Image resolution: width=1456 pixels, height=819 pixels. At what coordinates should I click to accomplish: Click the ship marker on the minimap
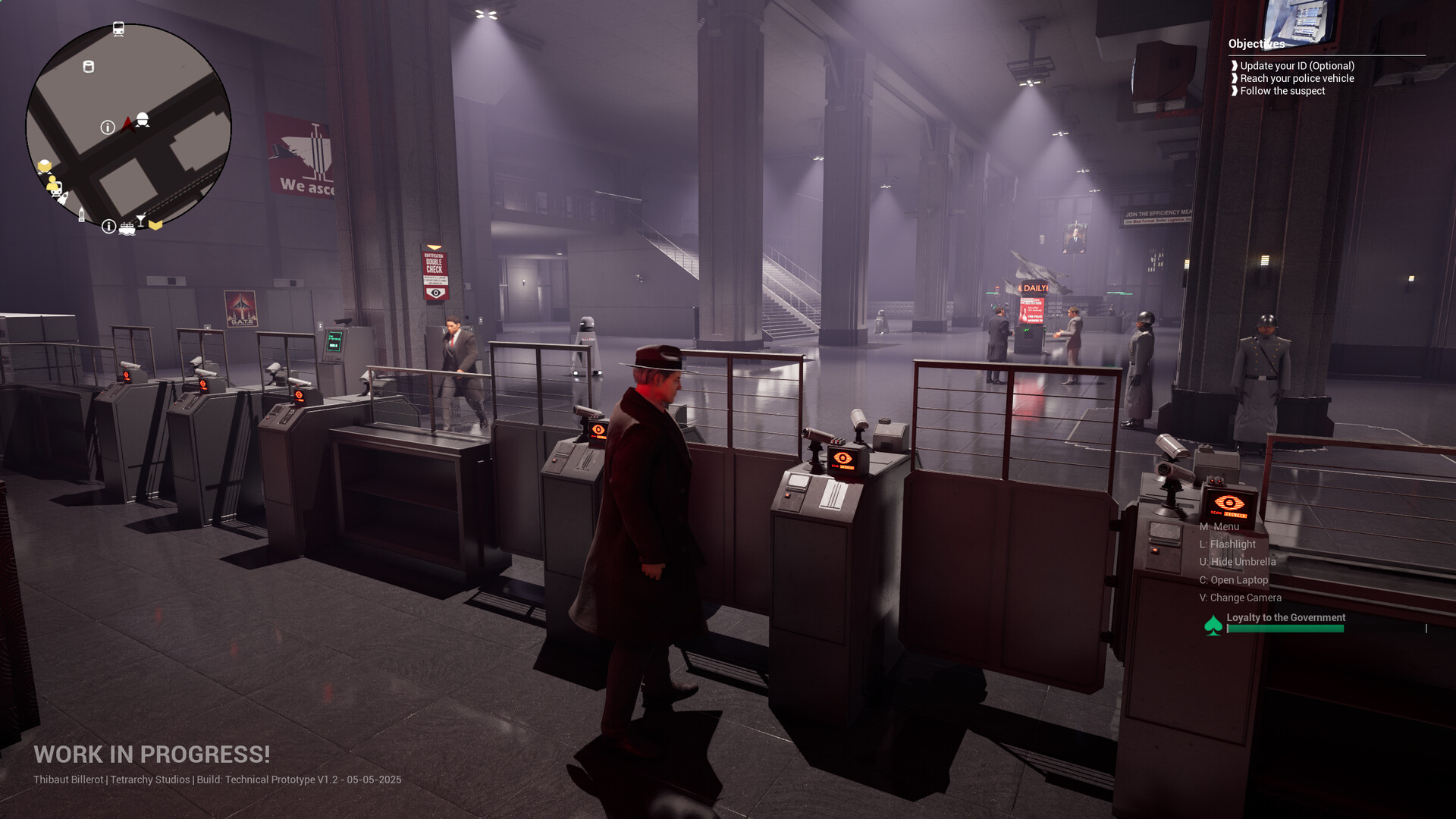(127, 227)
